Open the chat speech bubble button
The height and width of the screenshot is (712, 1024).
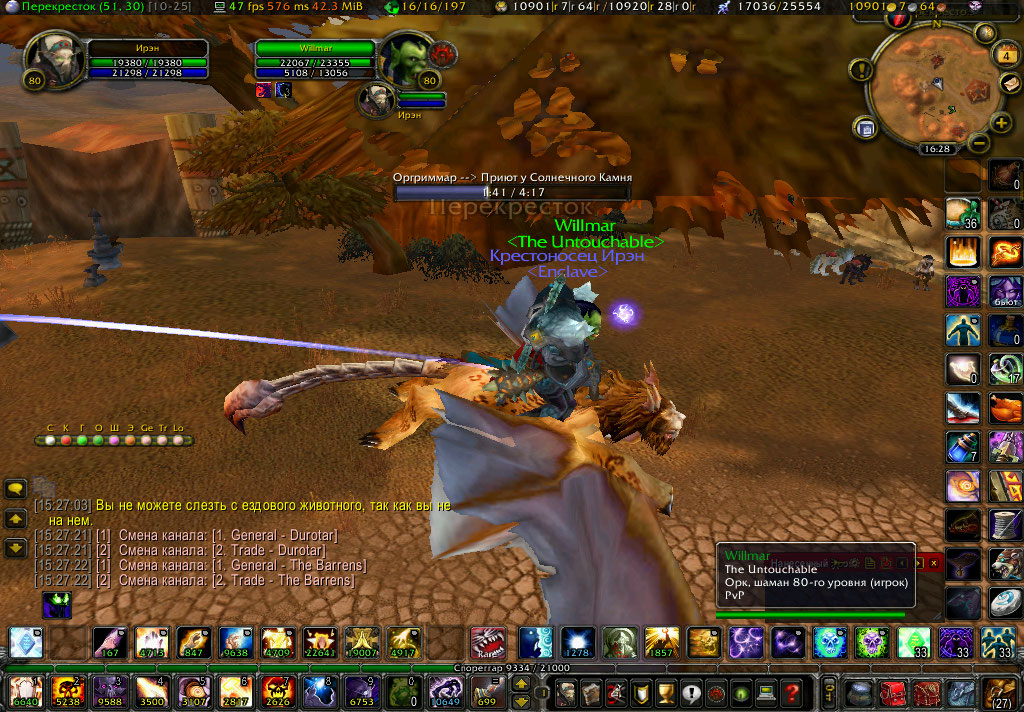pyautogui.click(x=16, y=489)
